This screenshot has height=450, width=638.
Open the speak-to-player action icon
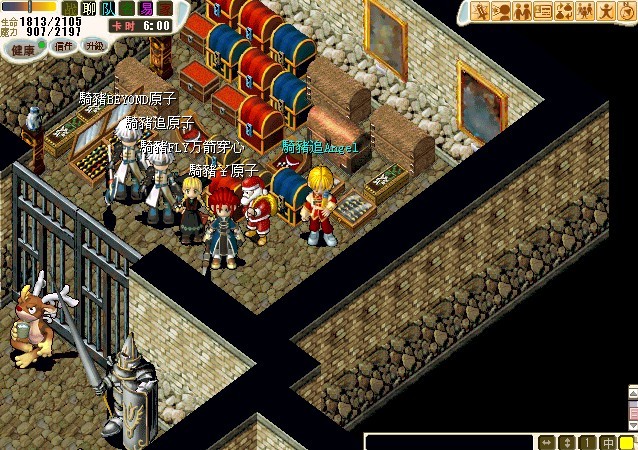tap(501, 11)
